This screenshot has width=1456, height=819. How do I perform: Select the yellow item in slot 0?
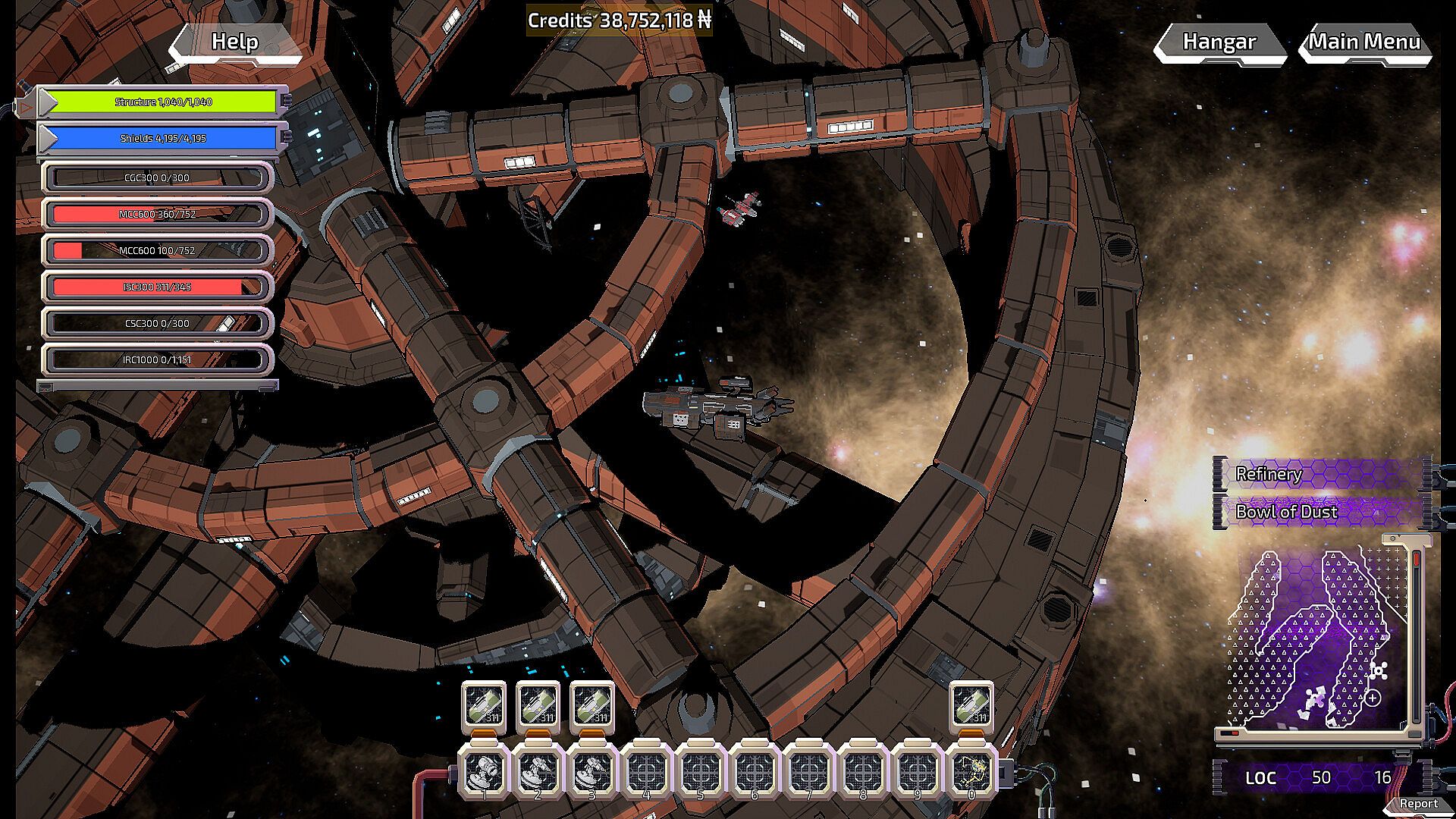click(x=971, y=772)
